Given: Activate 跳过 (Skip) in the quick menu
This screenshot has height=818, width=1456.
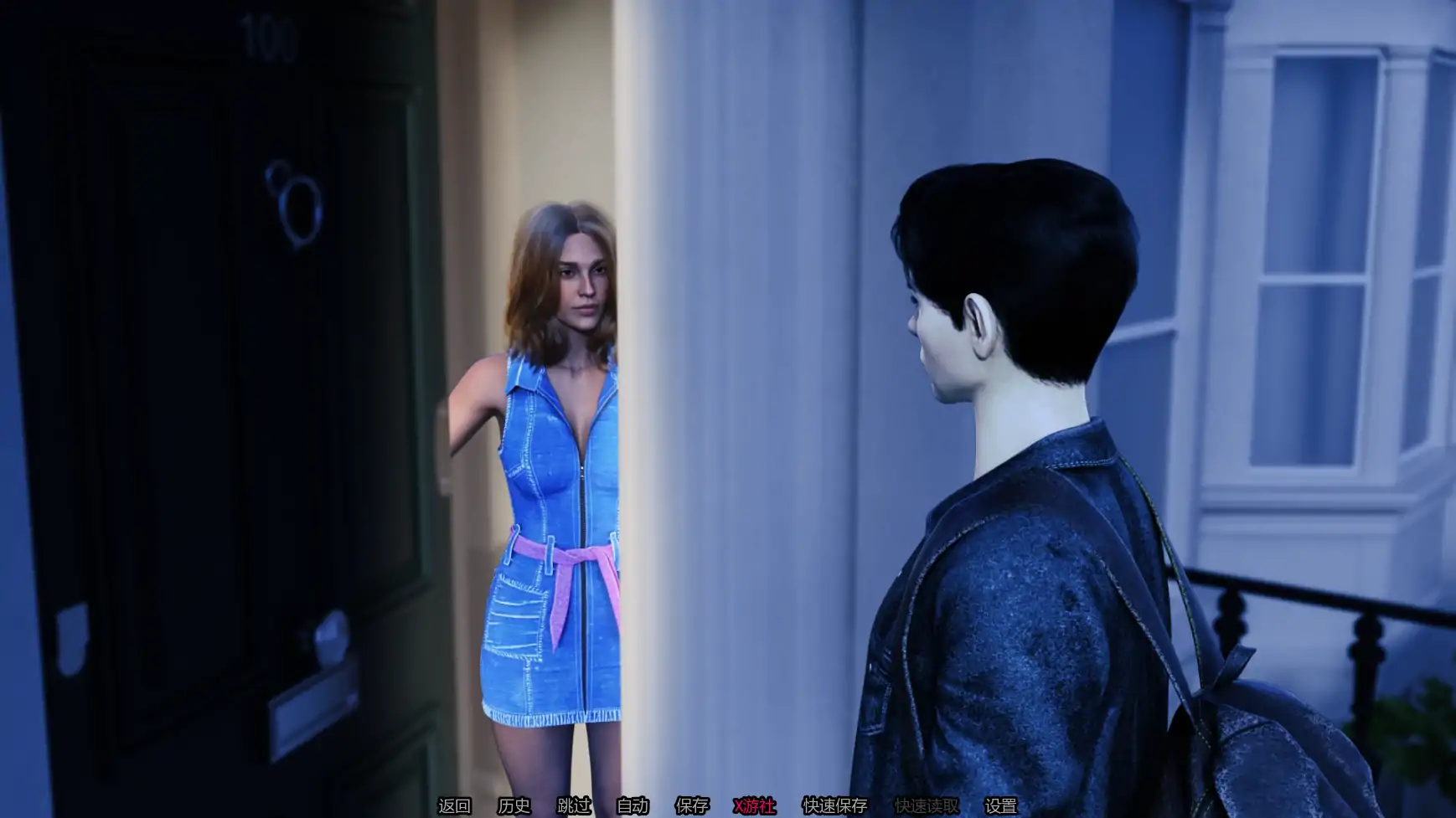Looking at the screenshot, I should tap(574, 805).
